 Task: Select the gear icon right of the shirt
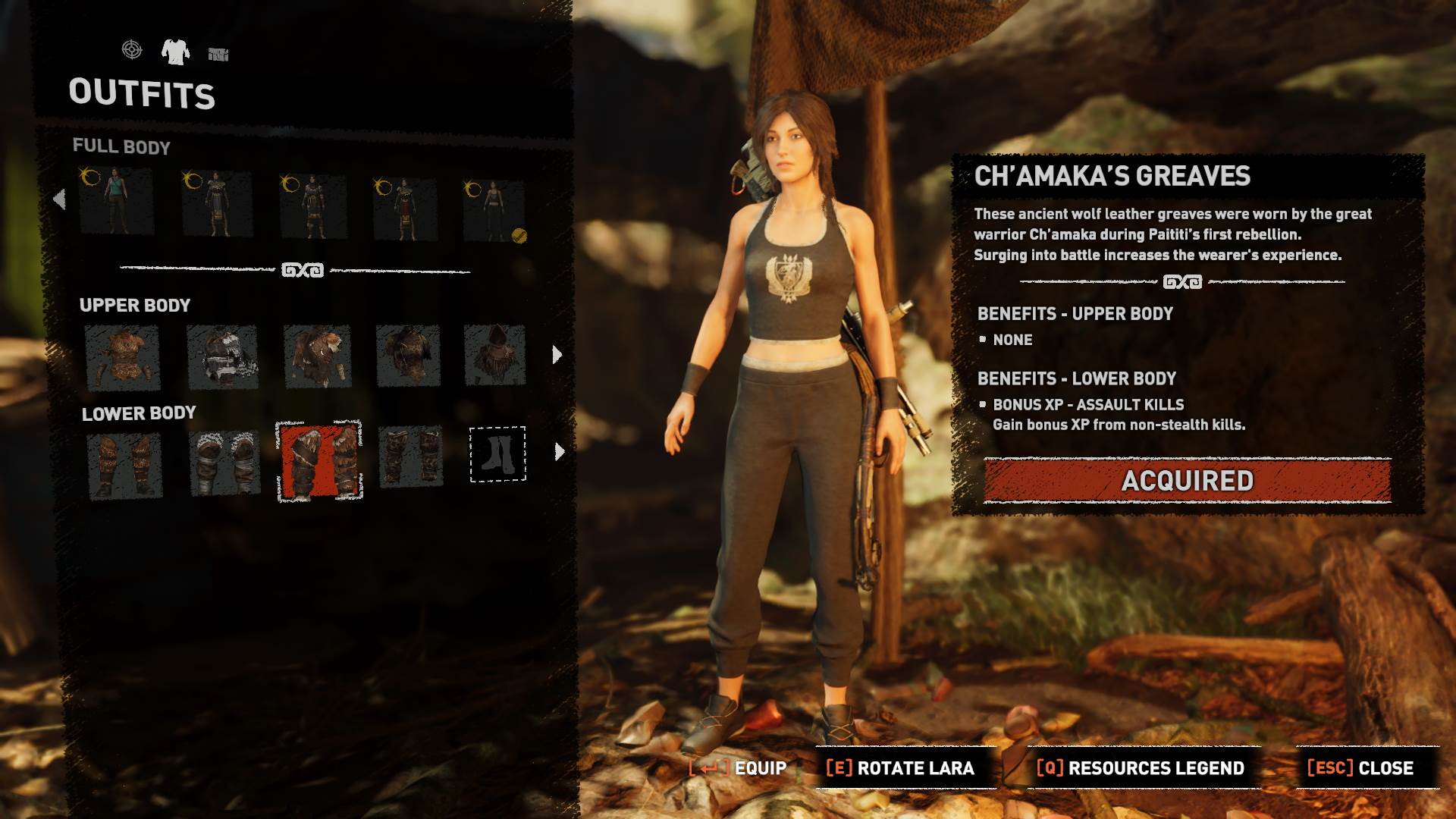[219, 52]
